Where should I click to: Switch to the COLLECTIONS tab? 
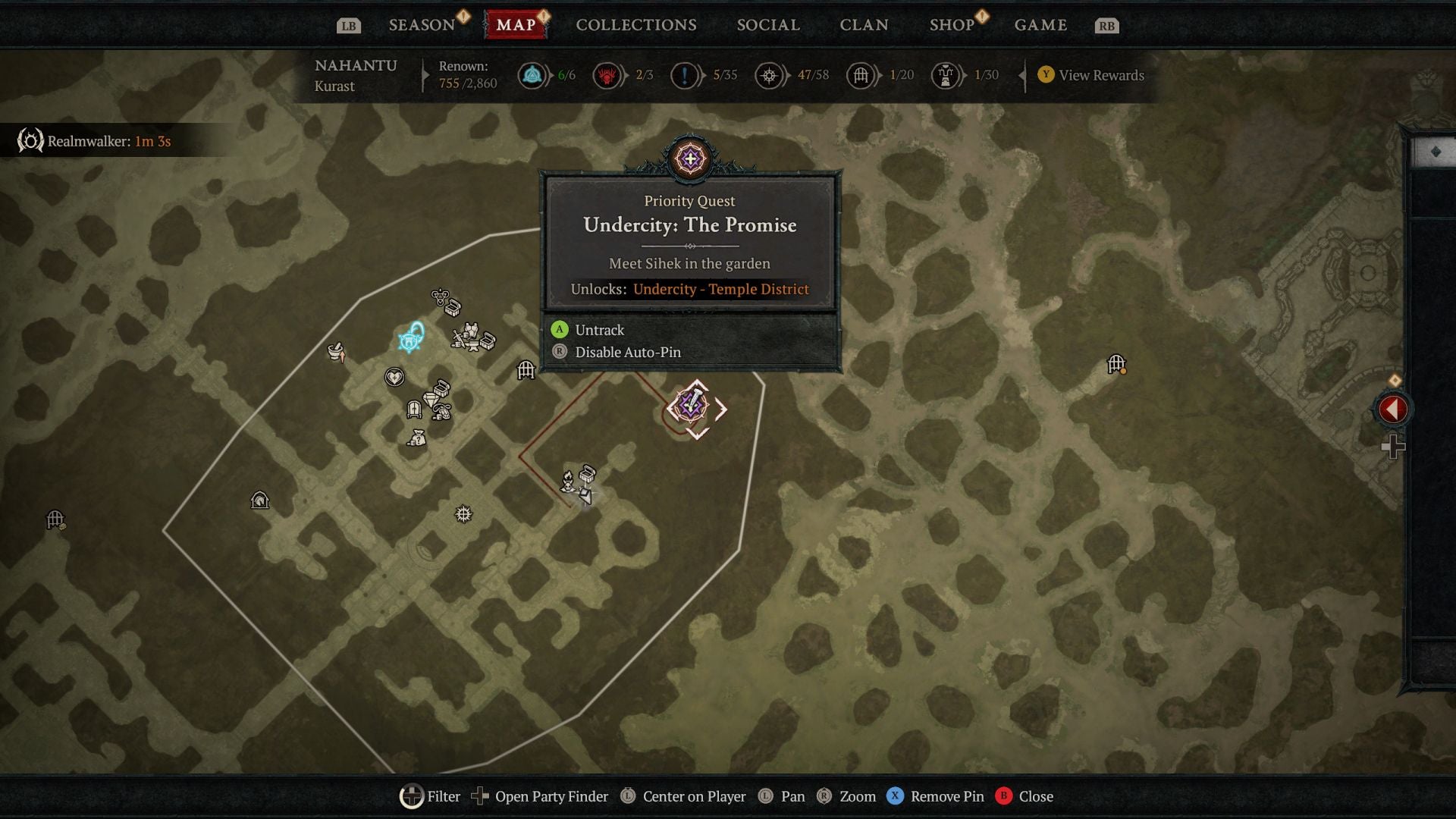635,24
